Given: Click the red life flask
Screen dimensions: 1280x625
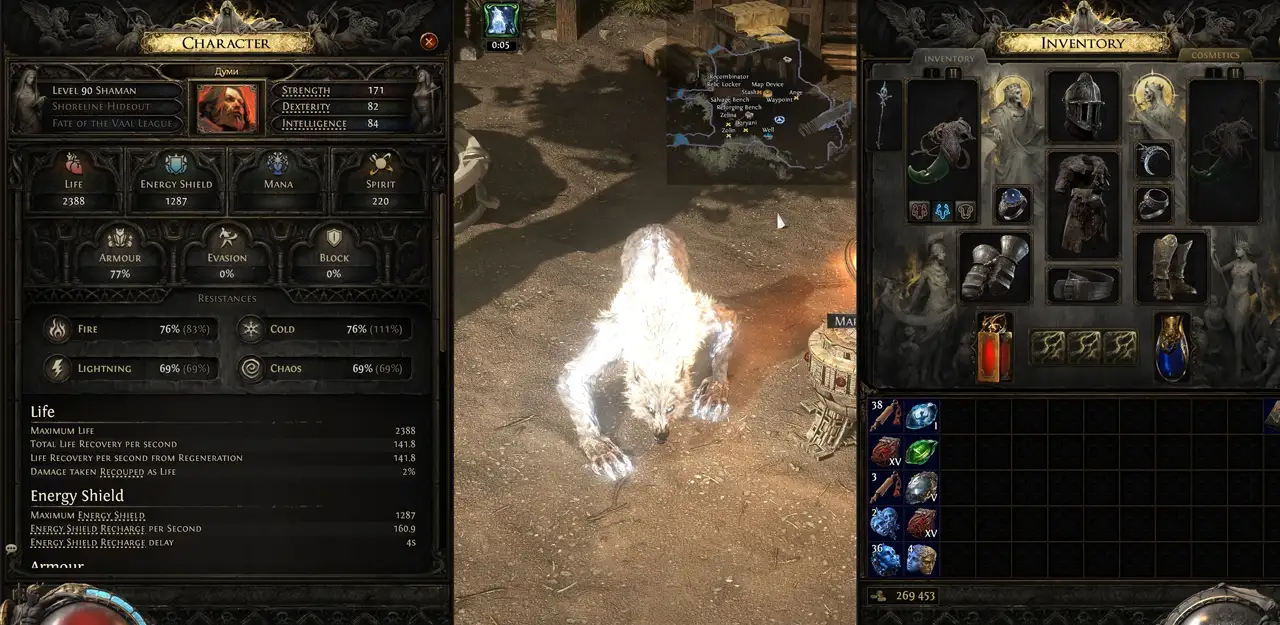Looking at the screenshot, I should pyautogui.click(x=995, y=347).
